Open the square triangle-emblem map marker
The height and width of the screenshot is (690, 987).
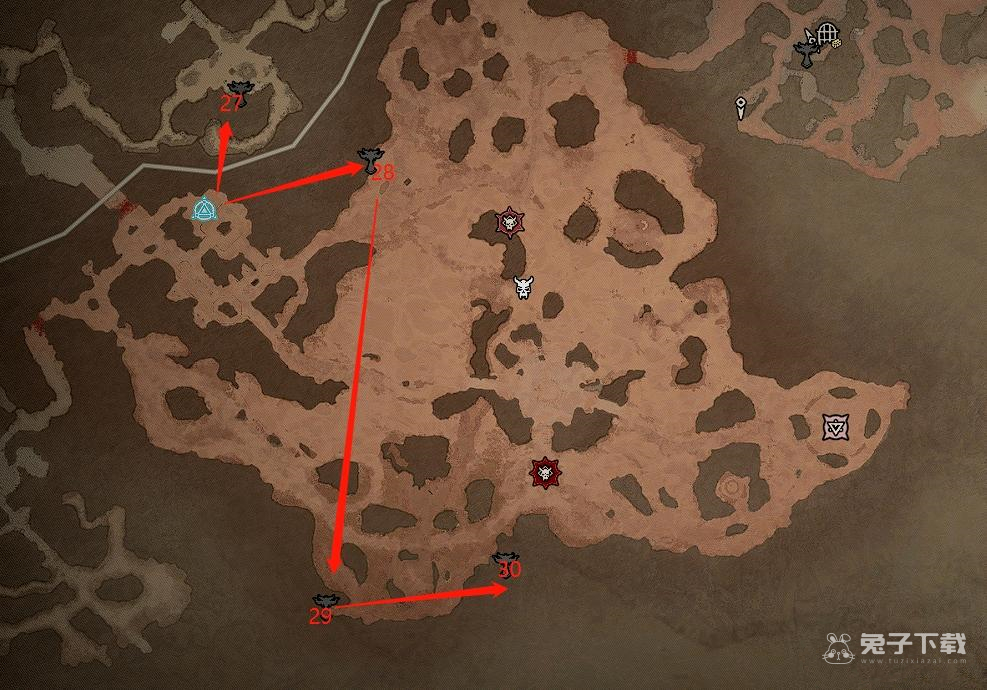click(x=835, y=427)
